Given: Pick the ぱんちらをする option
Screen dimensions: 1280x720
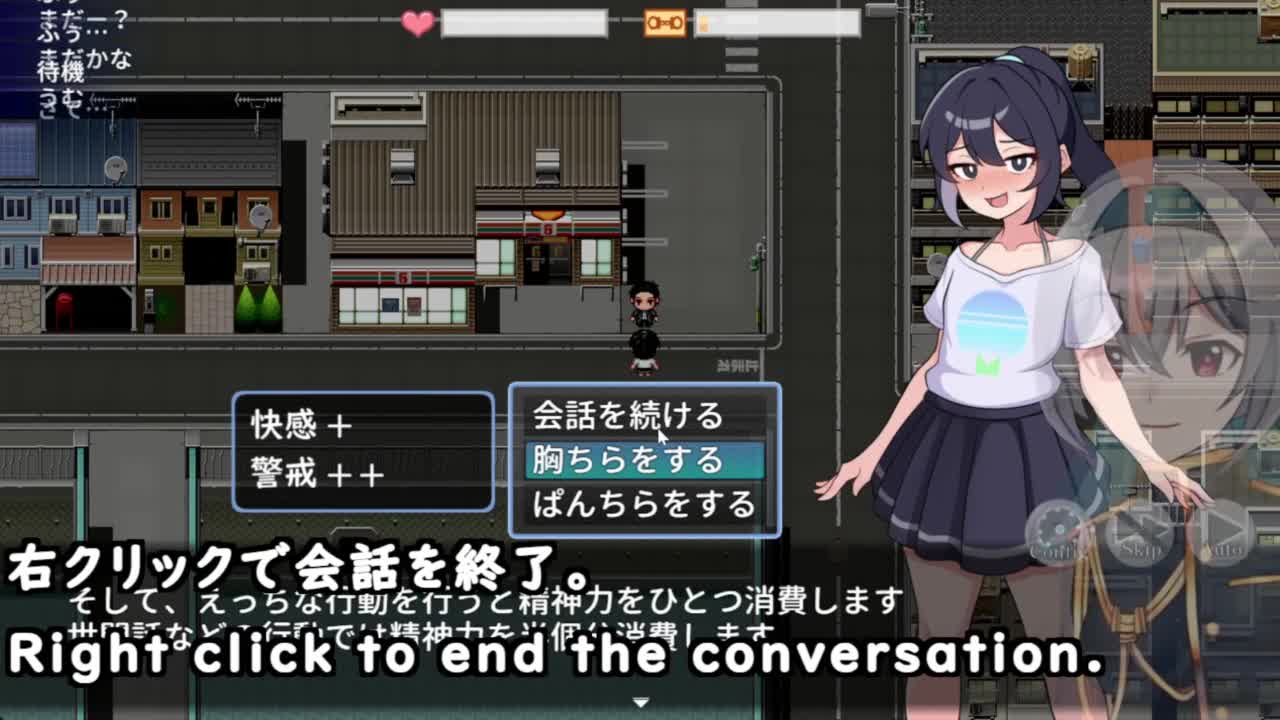Looking at the screenshot, I should pyautogui.click(x=644, y=504).
